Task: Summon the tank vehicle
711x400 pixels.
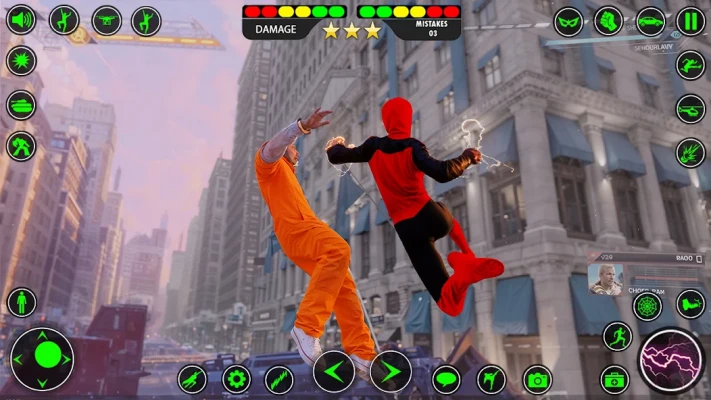Action: tap(21, 104)
